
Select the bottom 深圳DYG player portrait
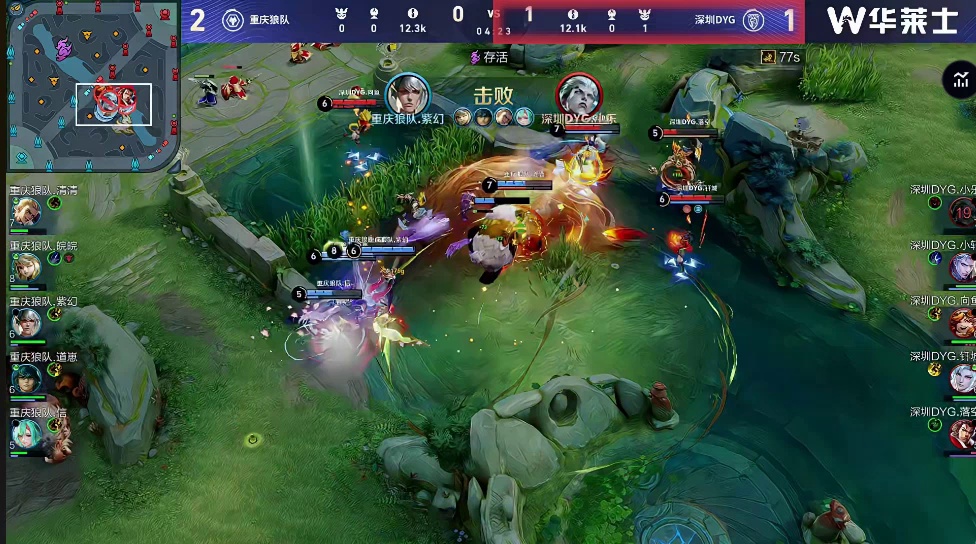[961, 432]
